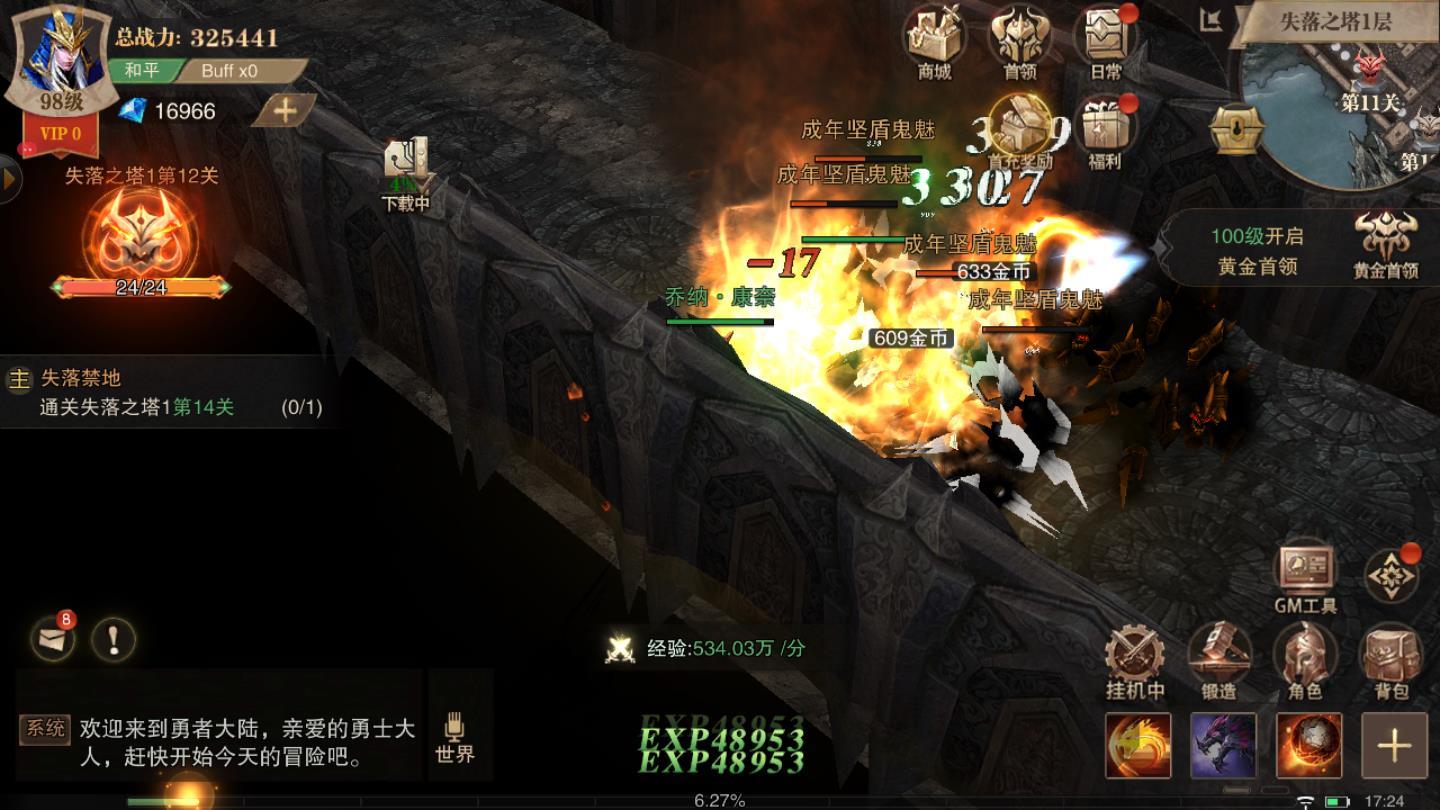Open the GM工具 panel
Viewport: 1440px width, 810px height.
click(1305, 575)
